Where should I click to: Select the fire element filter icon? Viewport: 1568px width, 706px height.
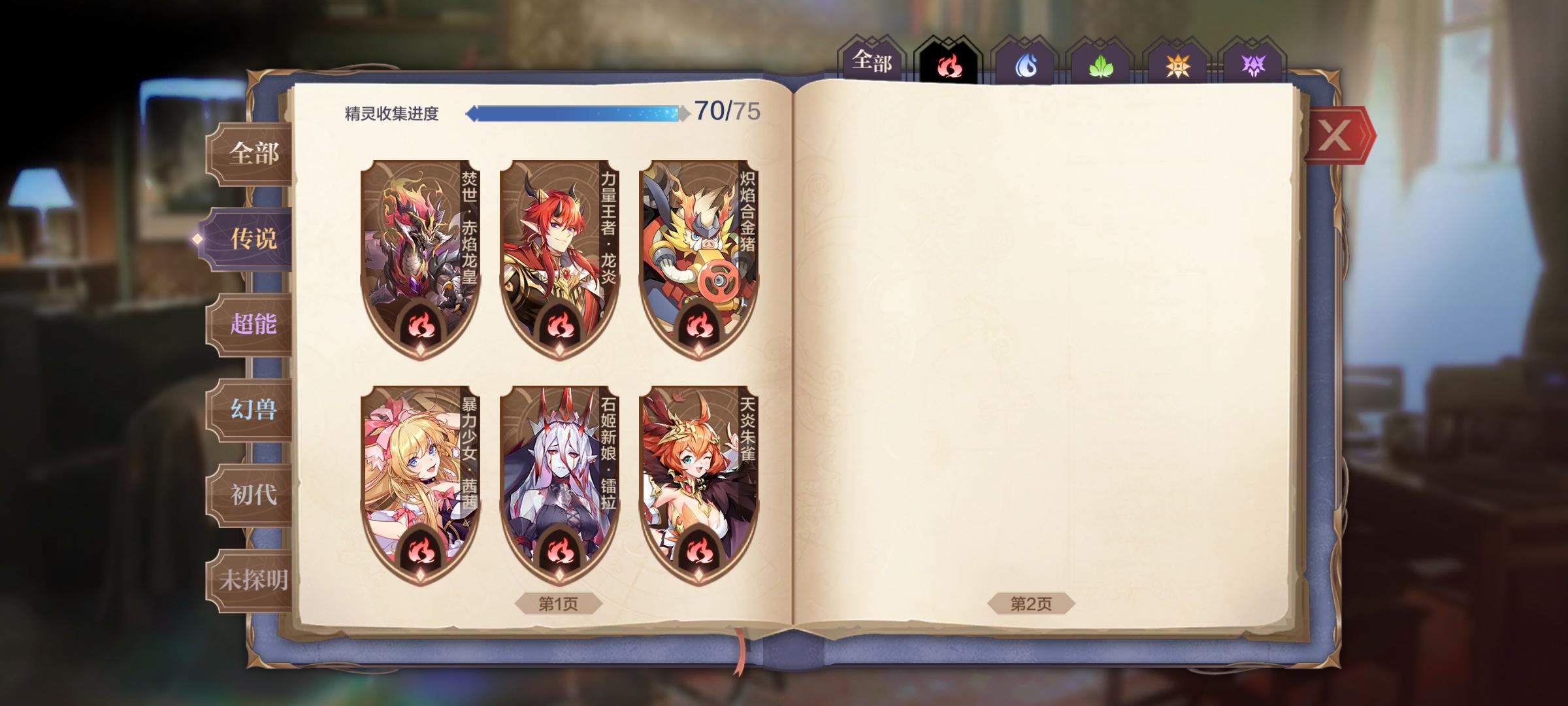click(949, 63)
